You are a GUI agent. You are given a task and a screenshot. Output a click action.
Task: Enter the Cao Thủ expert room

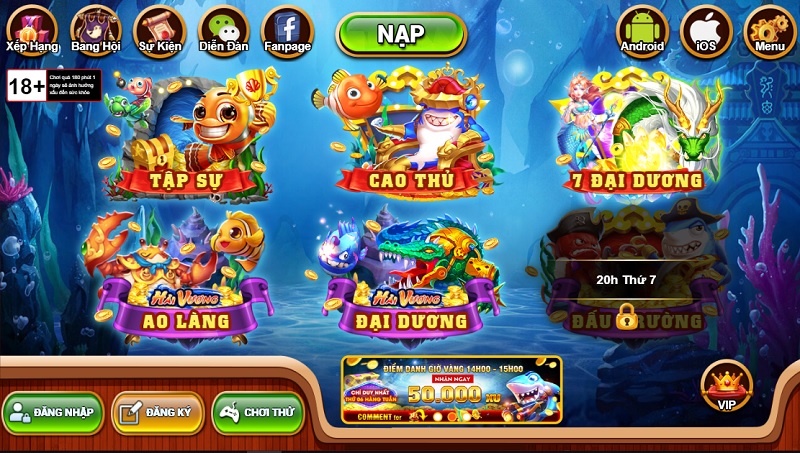click(412, 135)
